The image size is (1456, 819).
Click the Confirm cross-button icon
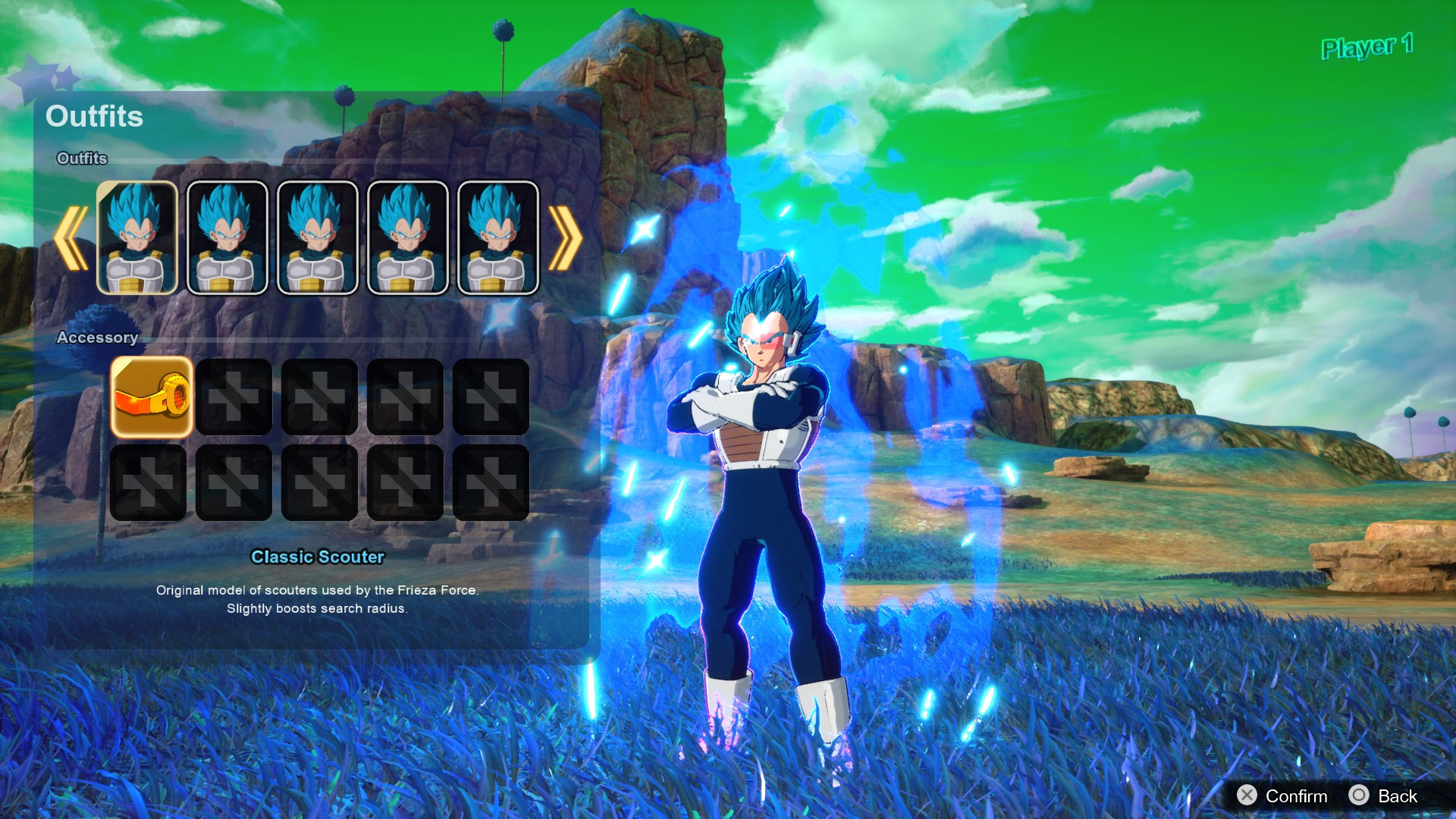pyautogui.click(x=1247, y=796)
